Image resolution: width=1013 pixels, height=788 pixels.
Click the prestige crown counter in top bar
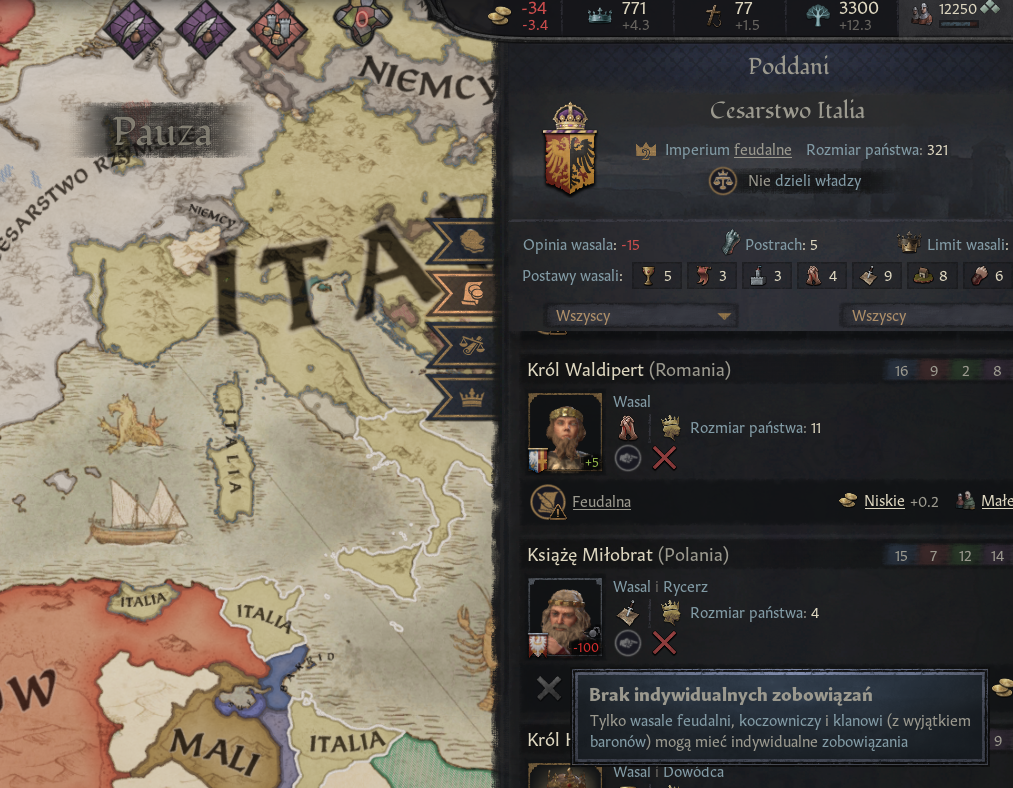(x=620, y=15)
